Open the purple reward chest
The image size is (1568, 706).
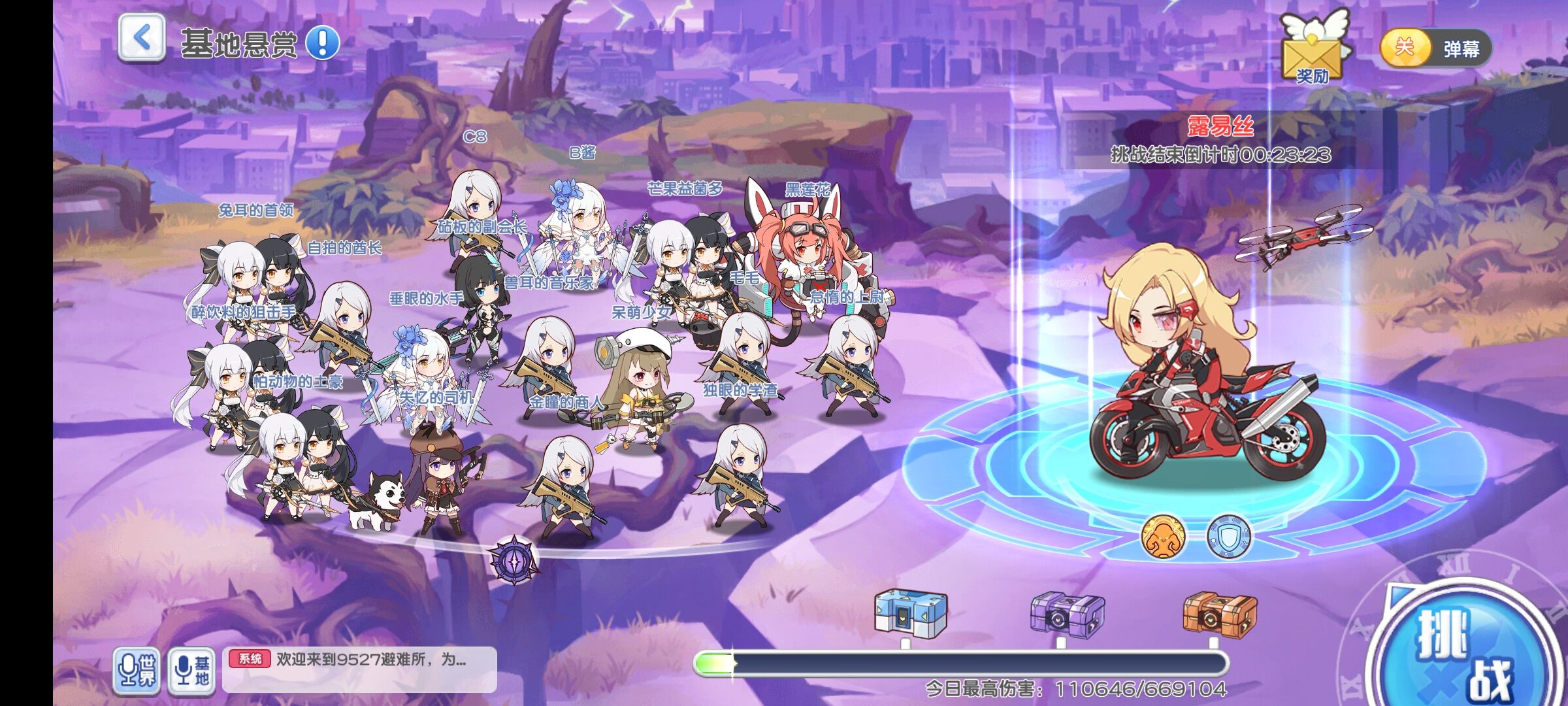[1067, 614]
